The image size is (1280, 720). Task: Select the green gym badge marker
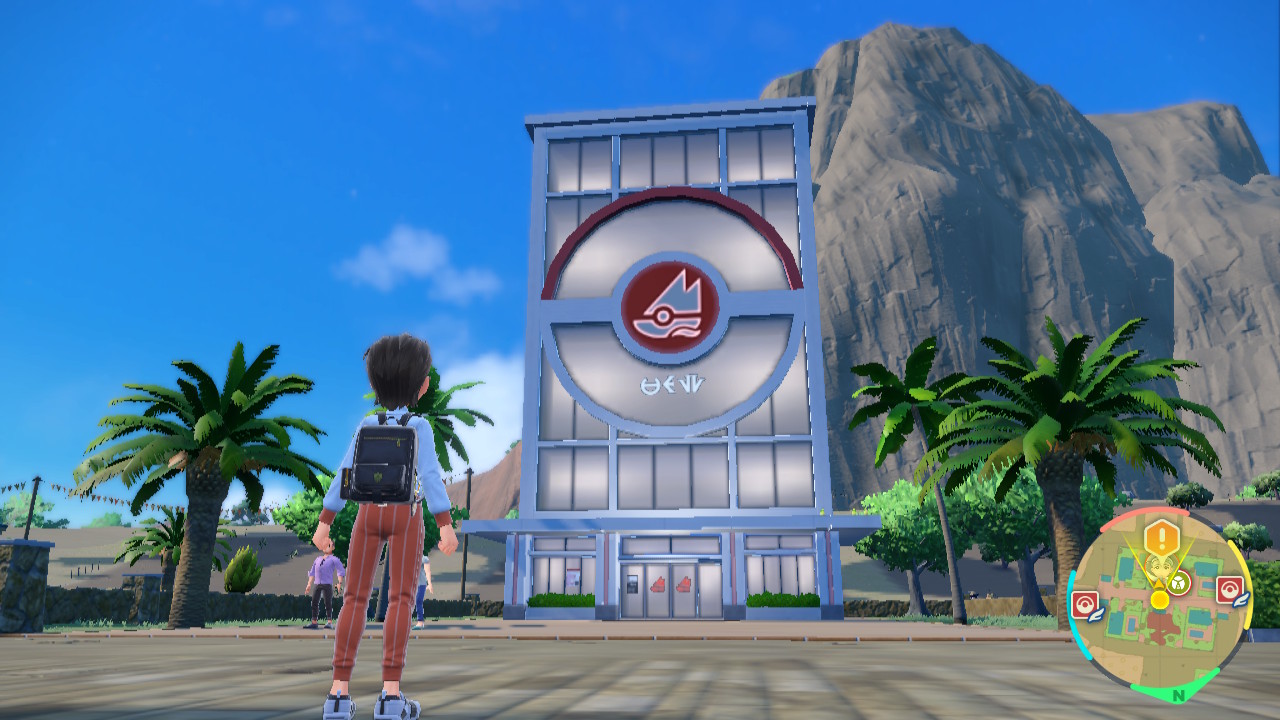tap(1178, 582)
